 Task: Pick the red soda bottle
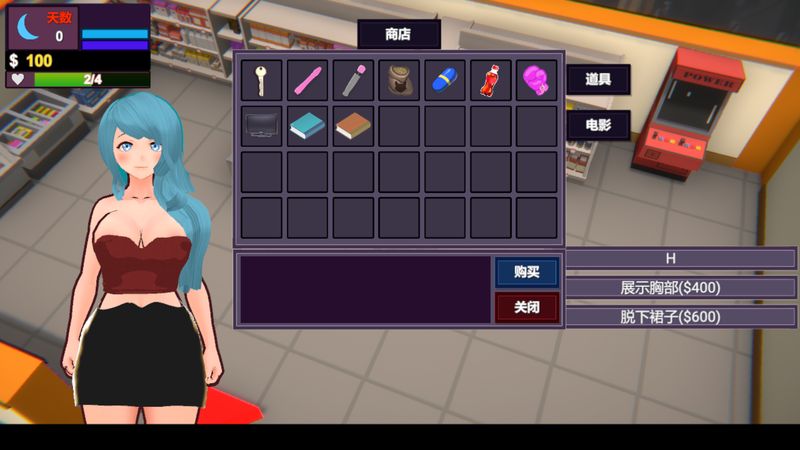(491, 80)
